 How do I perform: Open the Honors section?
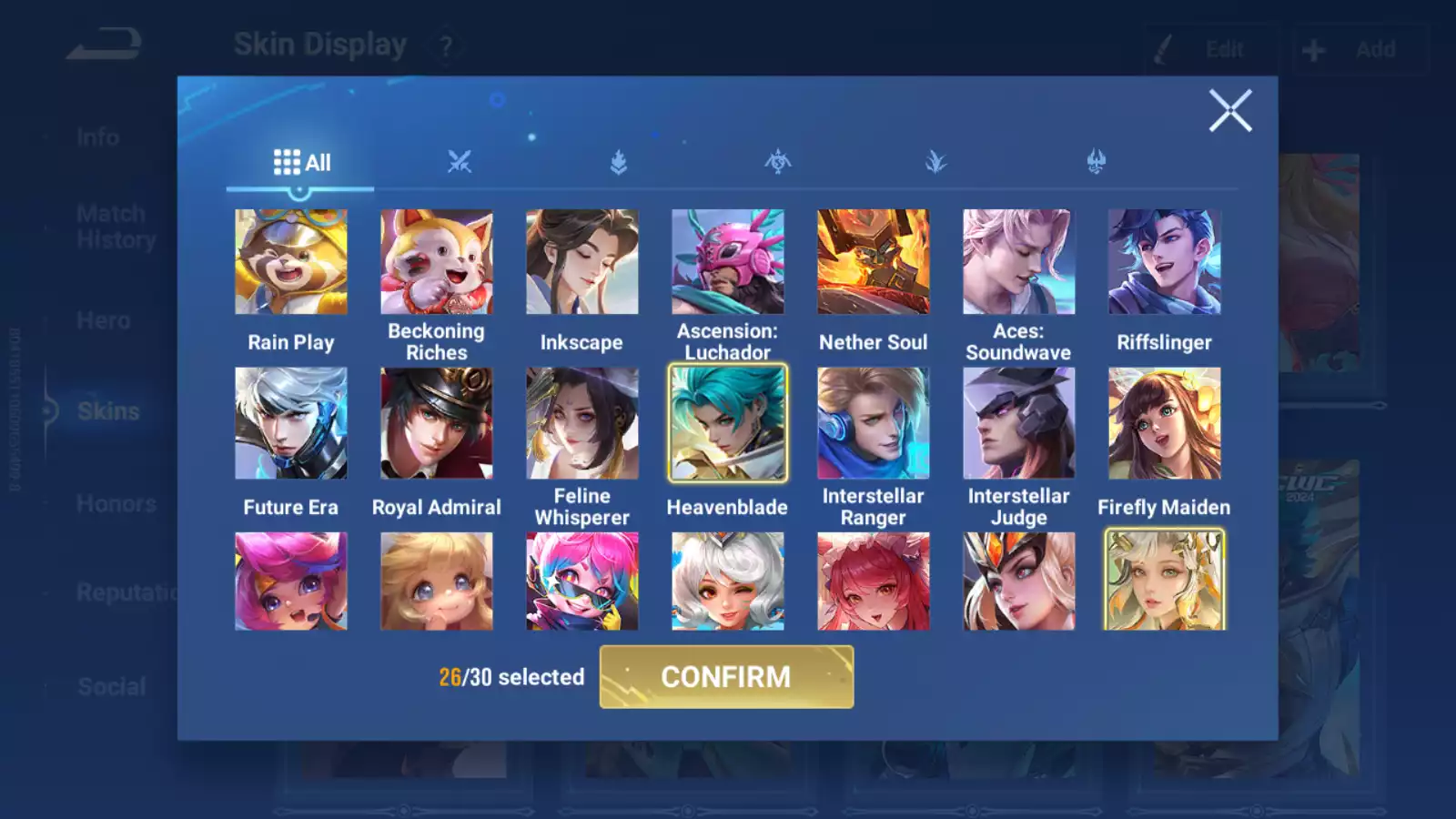tap(116, 503)
